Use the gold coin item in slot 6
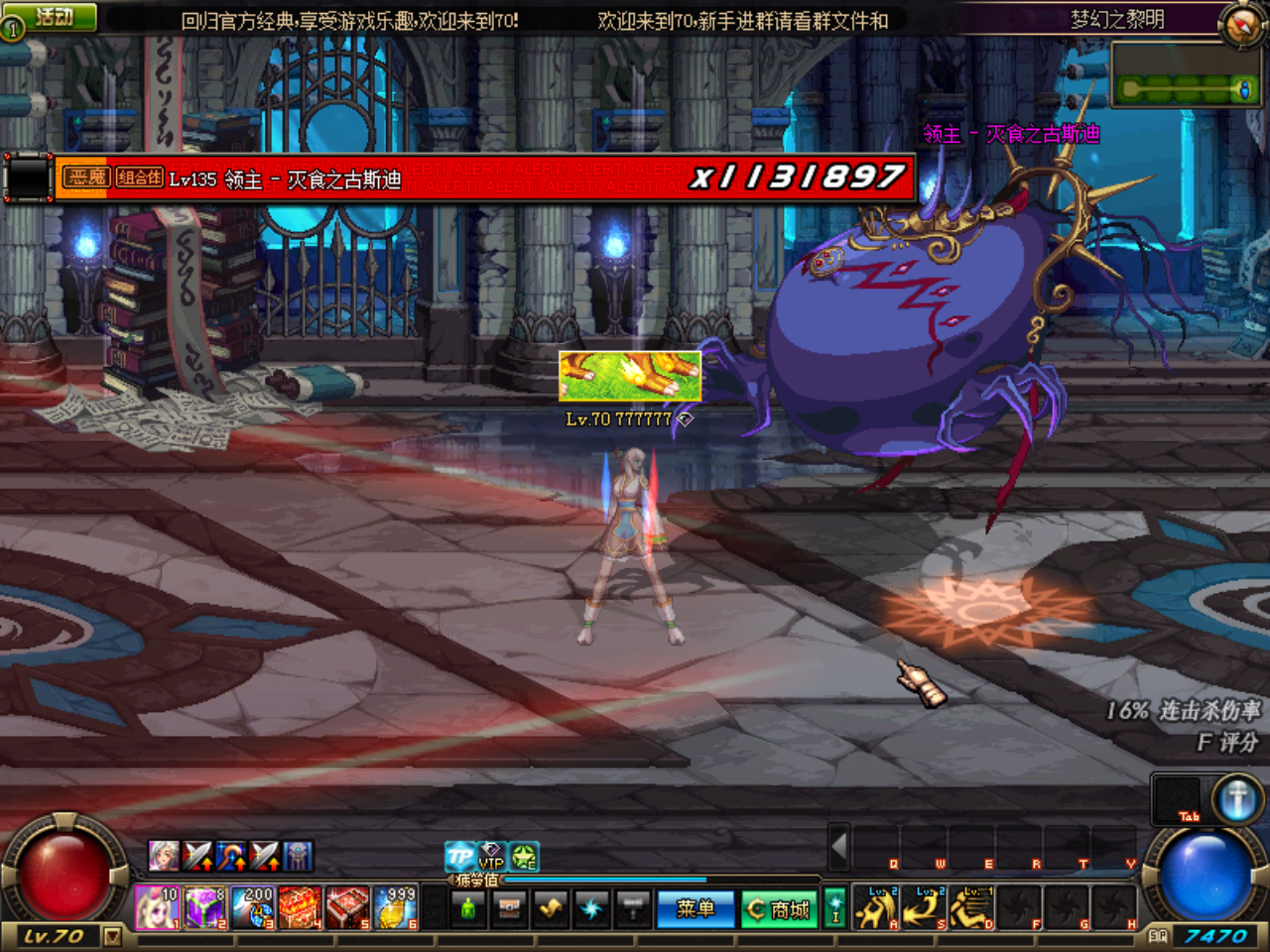Screen dimensions: 1270x952 click(x=395, y=907)
